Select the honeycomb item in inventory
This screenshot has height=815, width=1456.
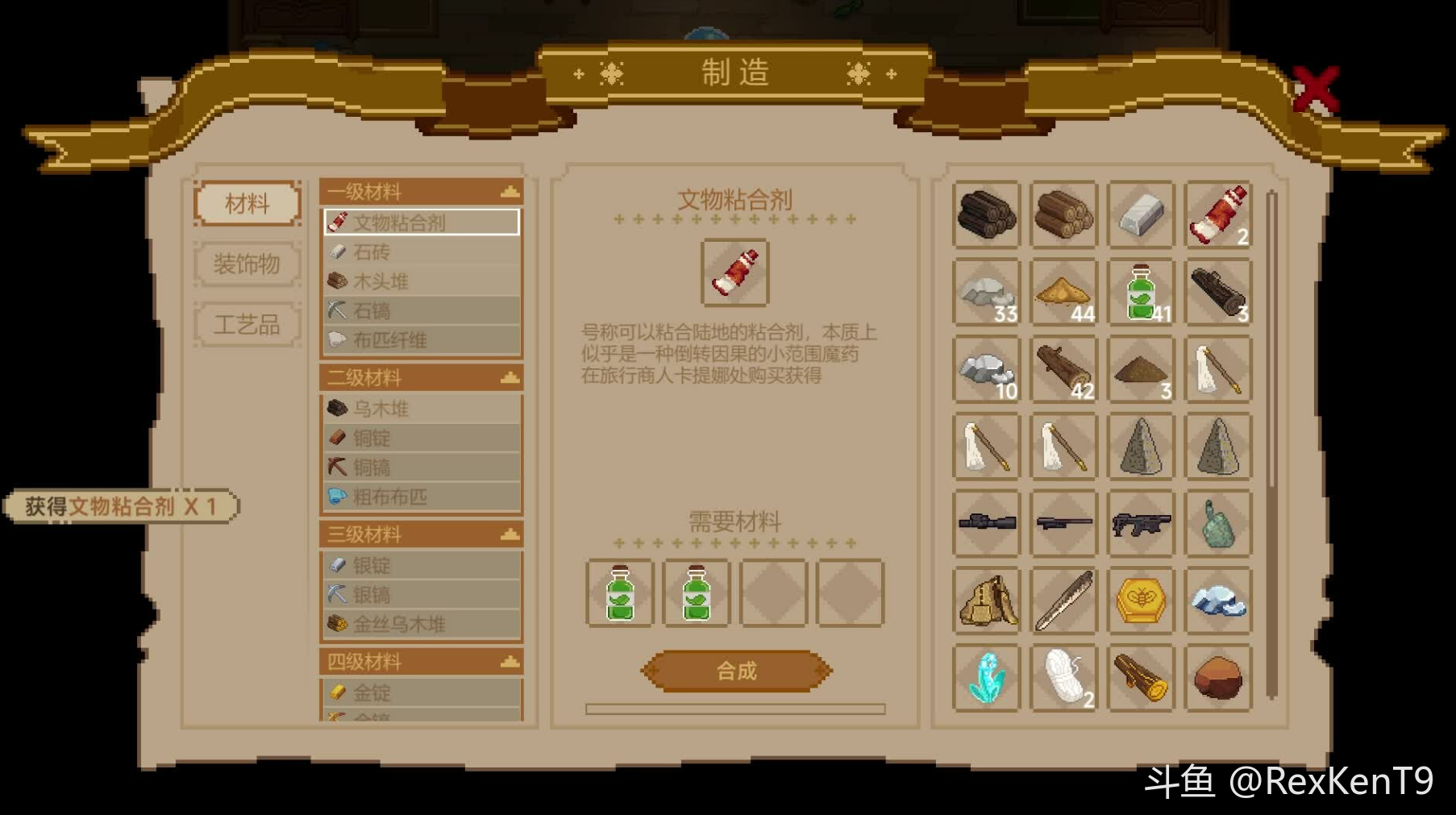point(1141,601)
